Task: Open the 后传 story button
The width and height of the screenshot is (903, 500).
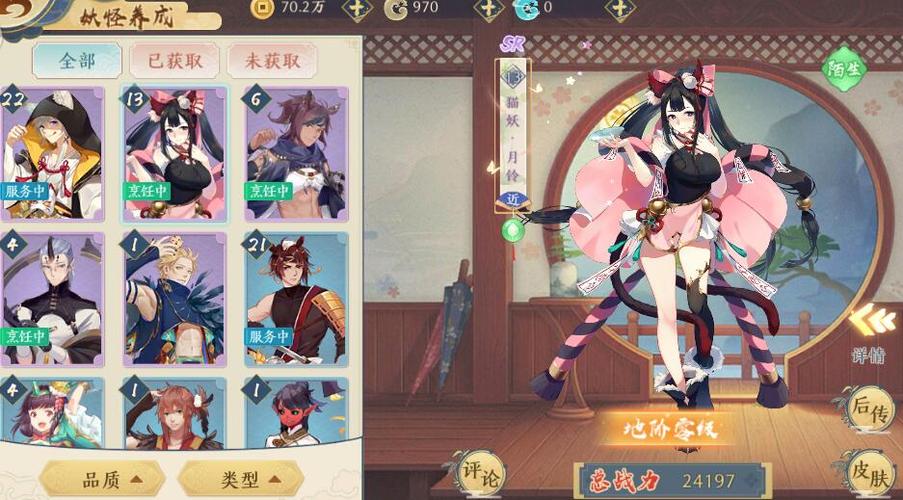Action: pos(868,410)
